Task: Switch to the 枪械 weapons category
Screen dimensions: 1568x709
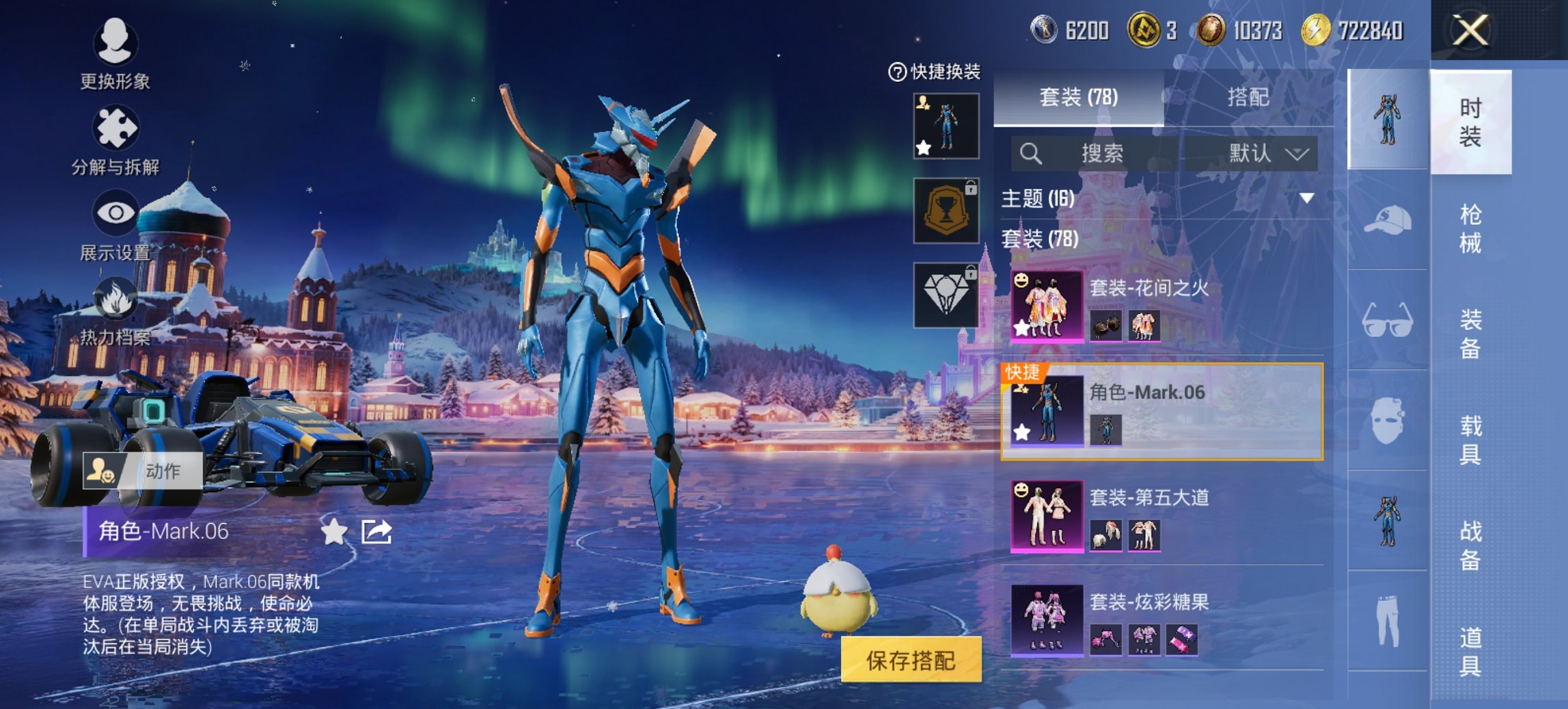Action: [x=1470, y=228]
